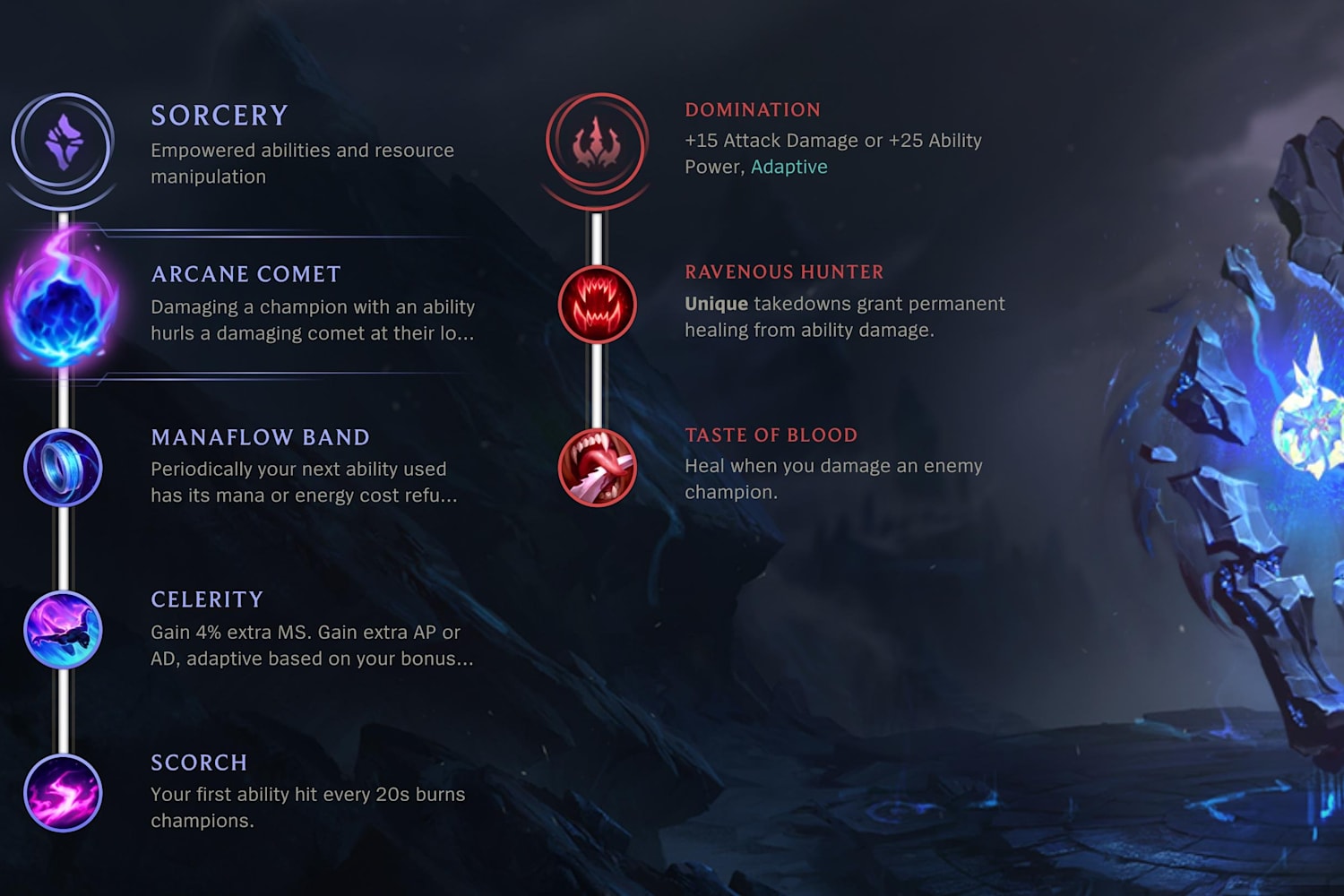Image resolution: width=1344 pixels, height=896 pixels.
Task: Click the vertical connector between Sorcery runes
Action: pyautogui.click(x=63, y=547)
